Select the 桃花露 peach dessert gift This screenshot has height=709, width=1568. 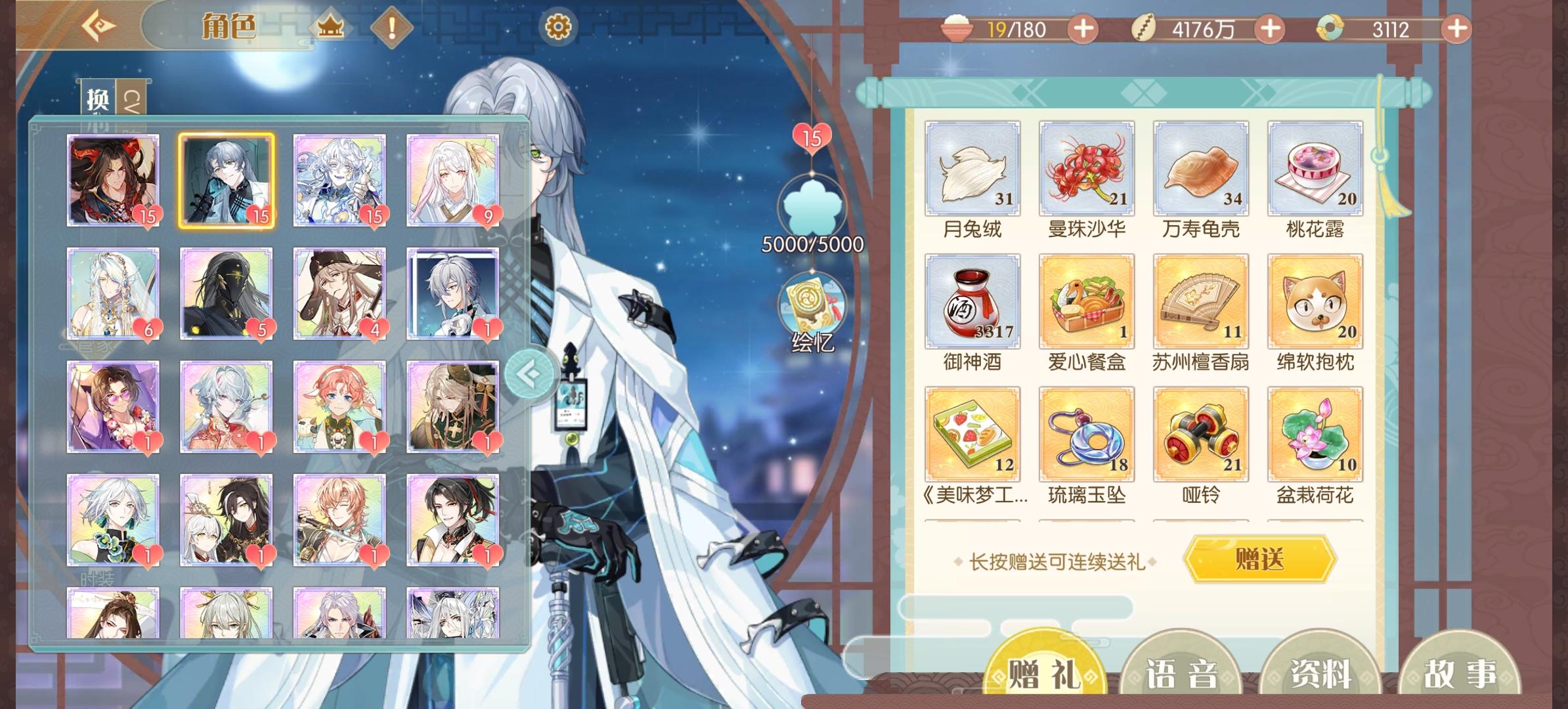[1317, 169]
